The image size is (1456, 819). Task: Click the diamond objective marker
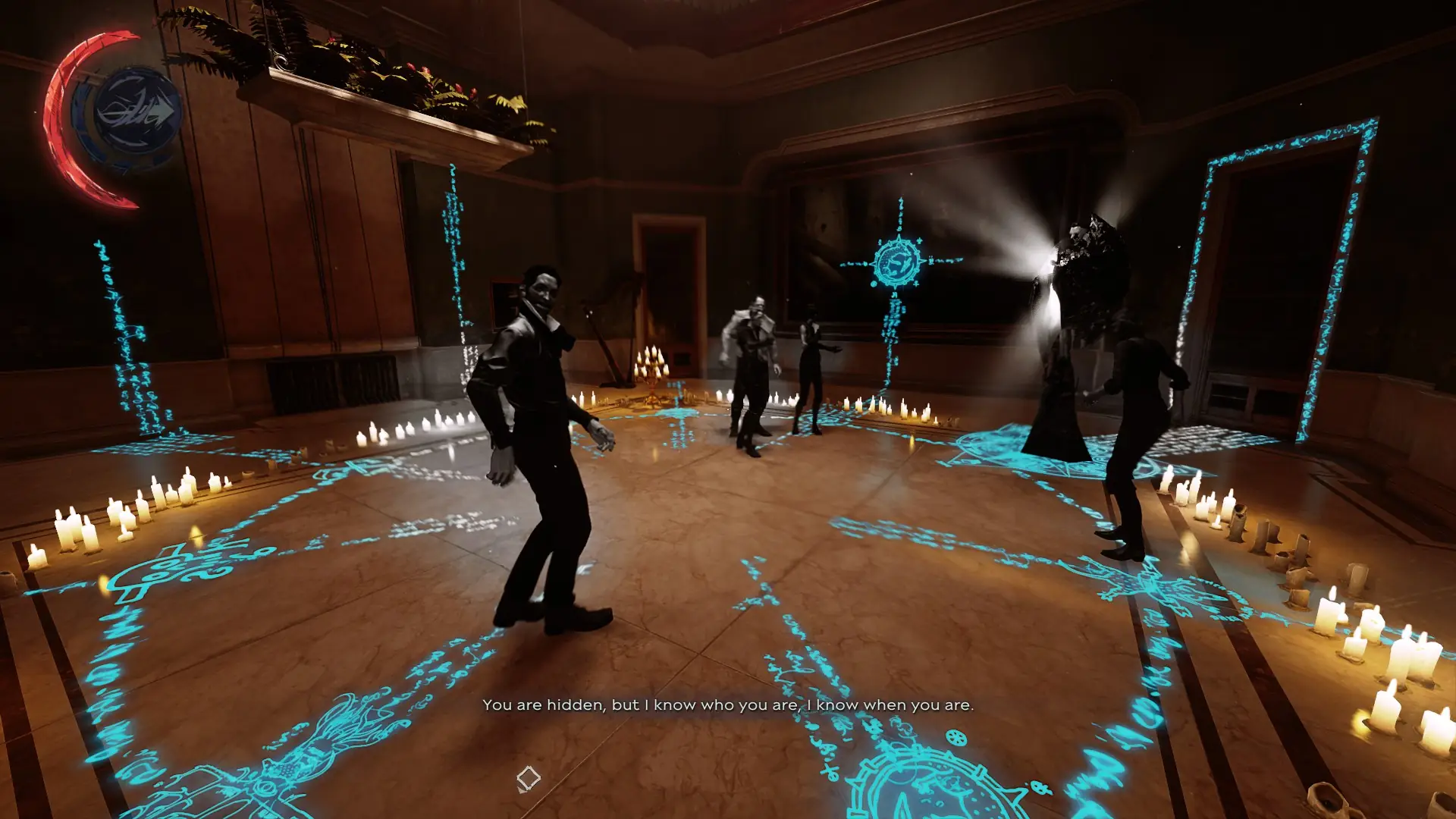[x=529, y=777]
